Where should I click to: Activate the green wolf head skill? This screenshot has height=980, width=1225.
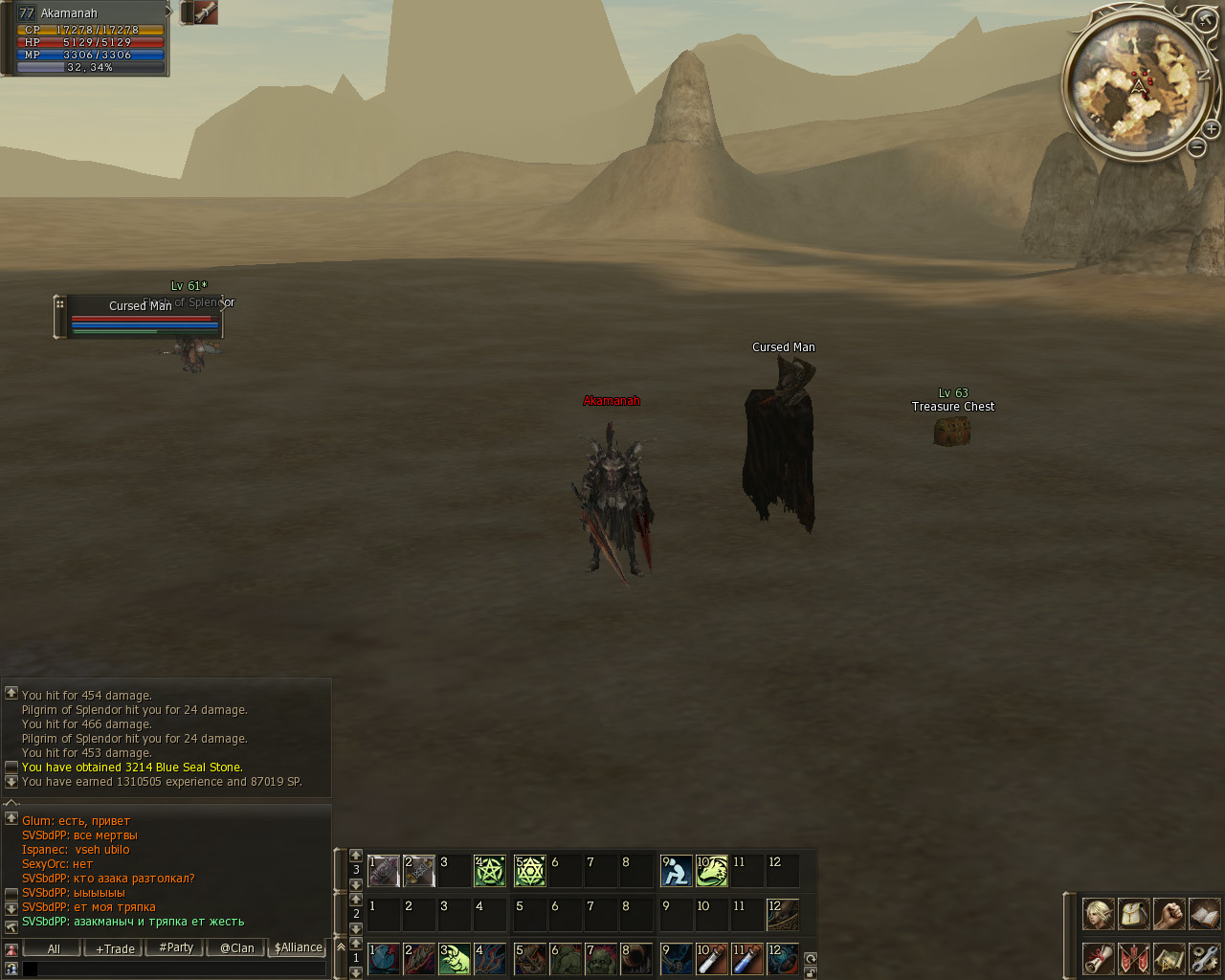712,871
